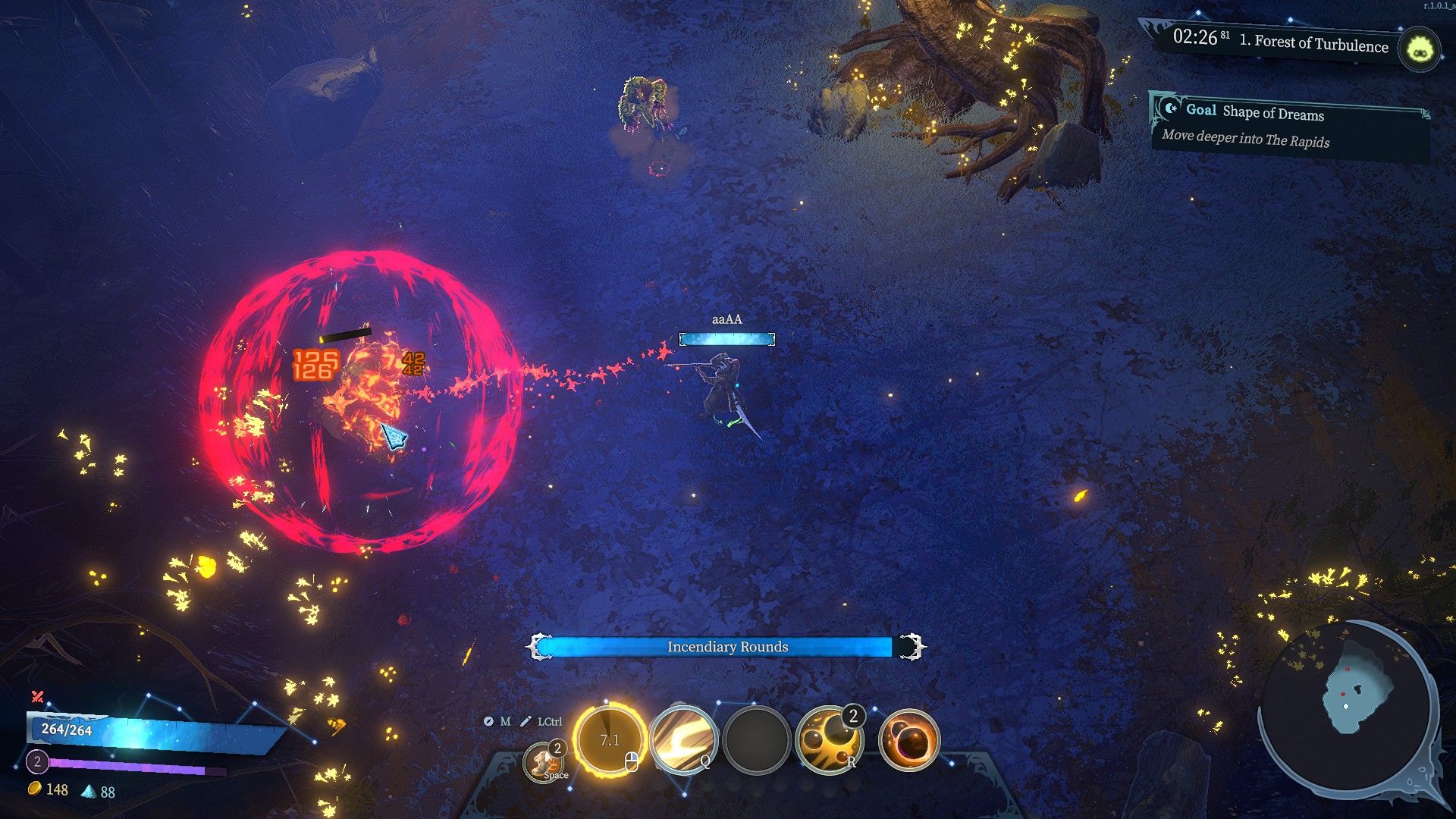Click the pencil icon beside LCtrl

pyautogui.click(x=526, y=721)
